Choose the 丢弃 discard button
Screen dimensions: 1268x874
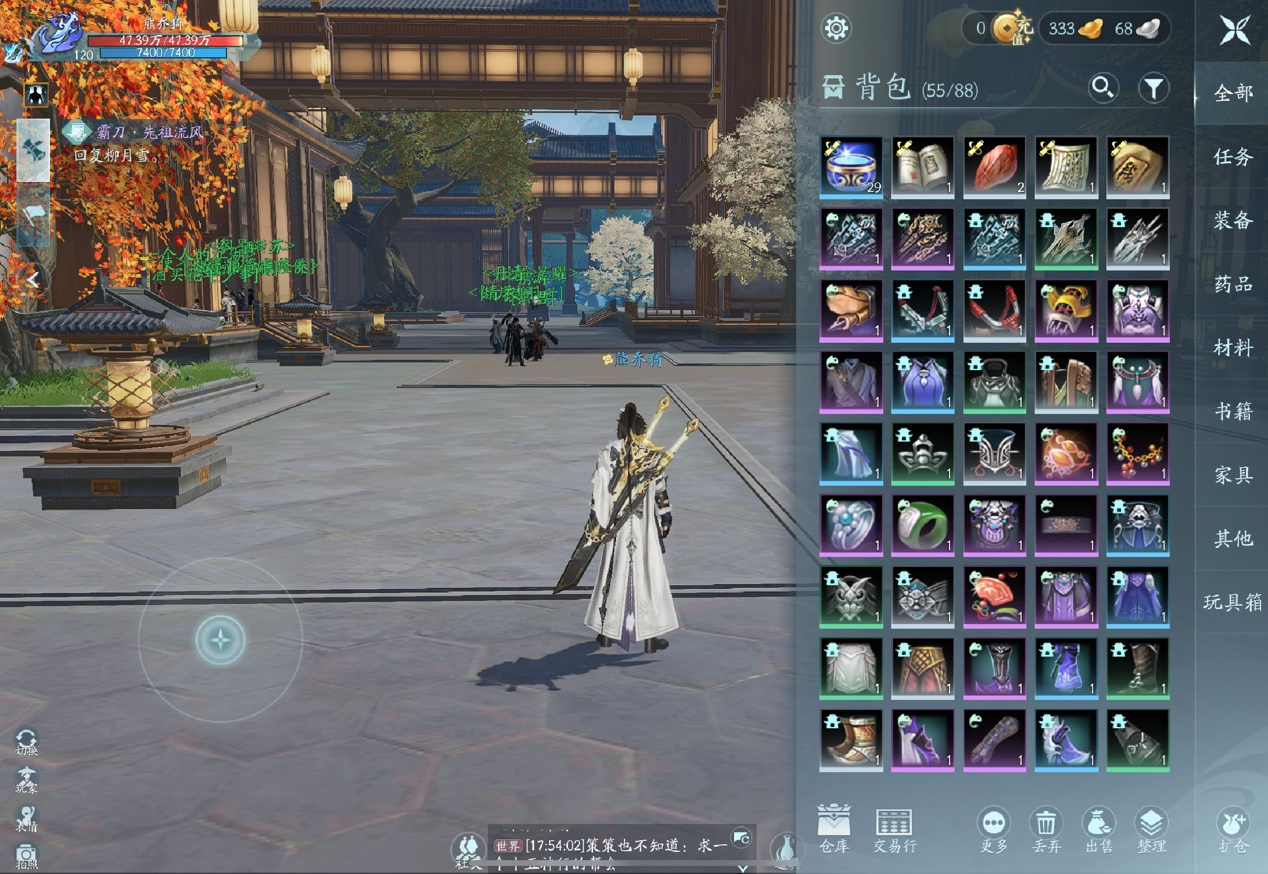pos(1046,828)
